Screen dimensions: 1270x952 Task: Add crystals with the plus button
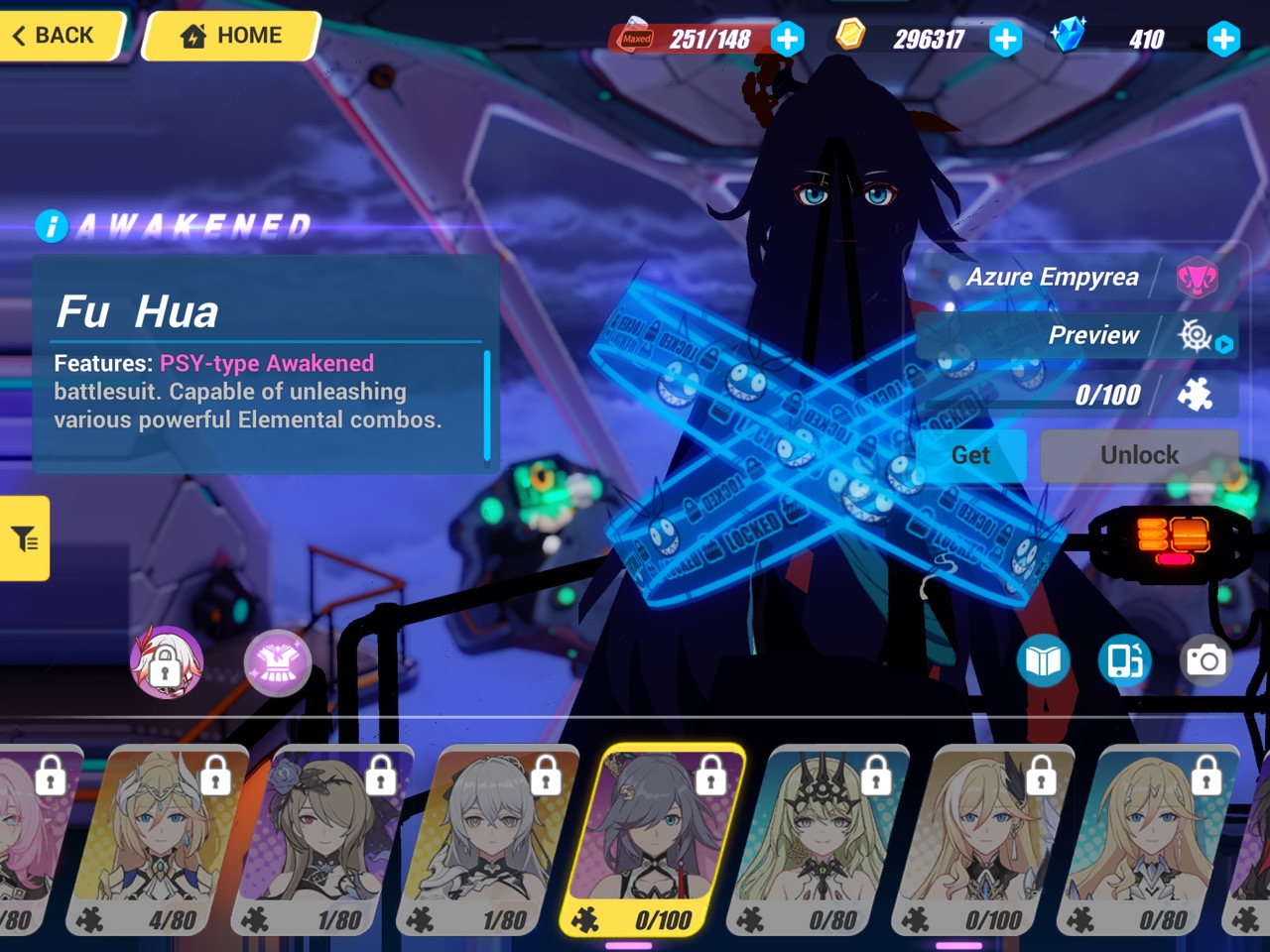tap(1223, 39)
